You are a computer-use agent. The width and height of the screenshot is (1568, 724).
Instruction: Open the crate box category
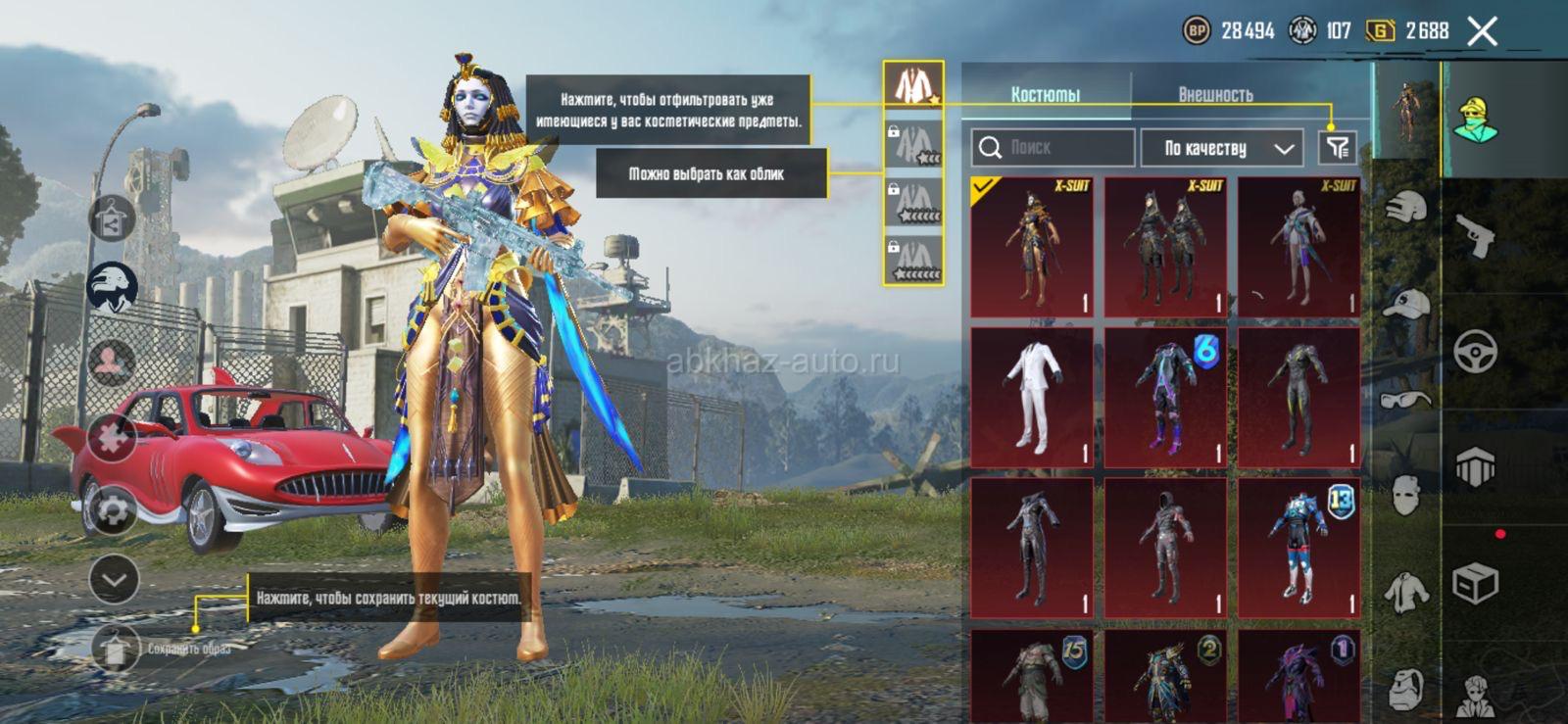click(1476, 584)
